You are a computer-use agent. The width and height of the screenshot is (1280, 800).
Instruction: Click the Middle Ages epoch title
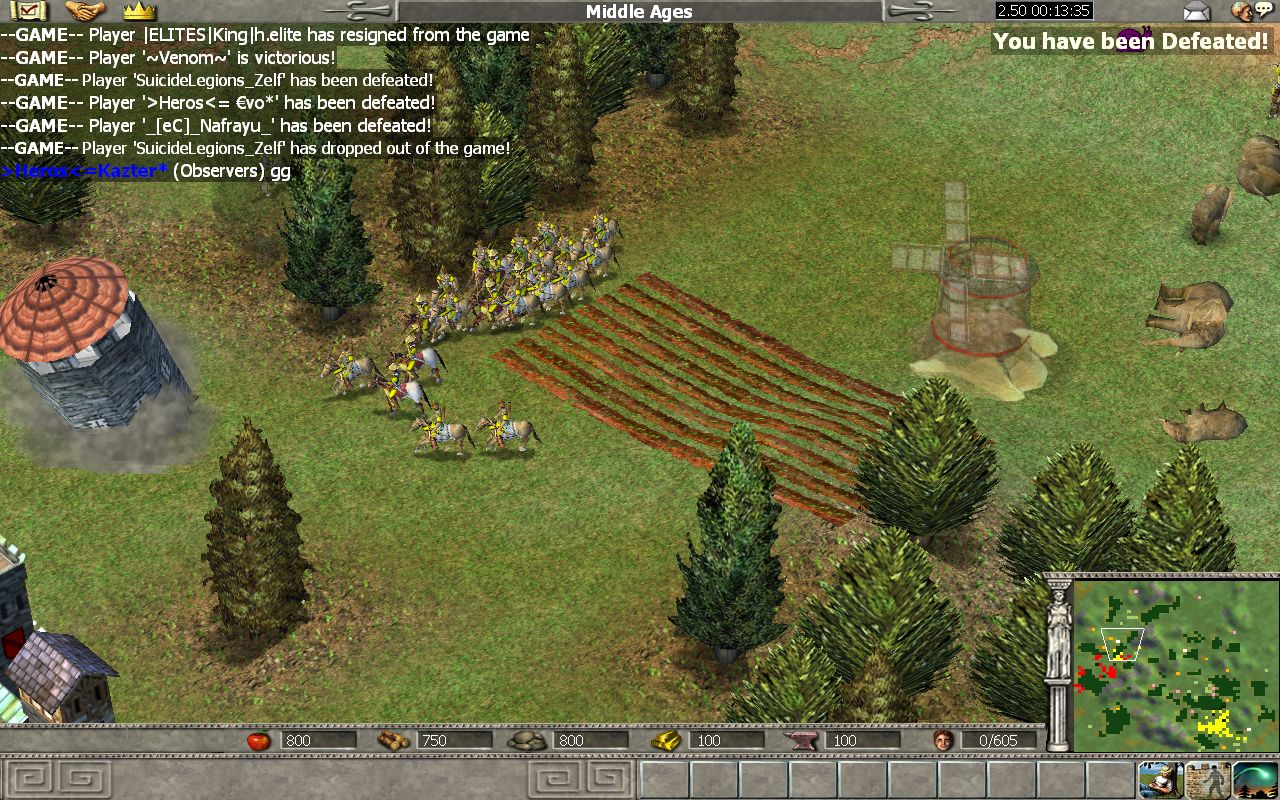tap(639, 12)
